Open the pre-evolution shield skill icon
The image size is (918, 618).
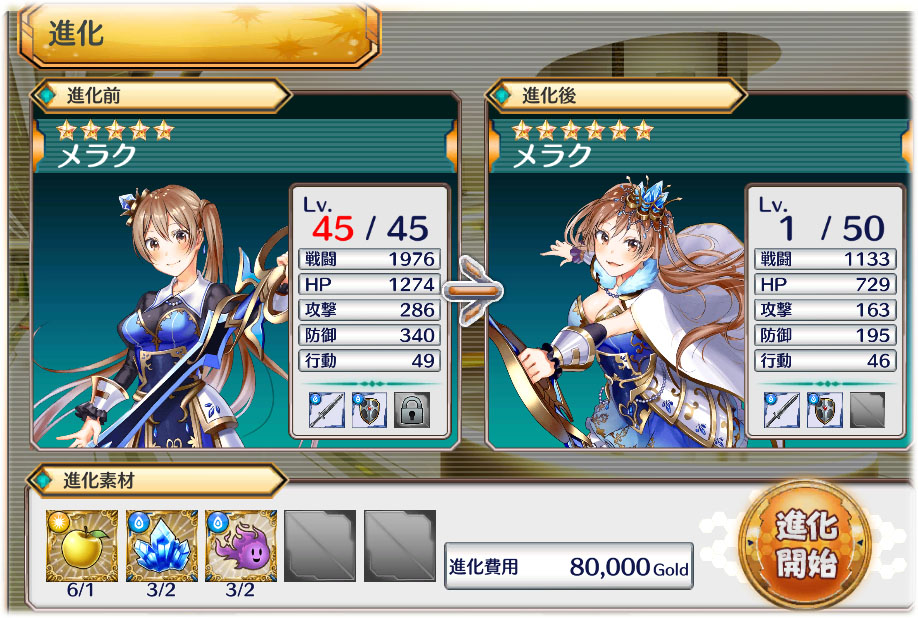pos(369,410)
